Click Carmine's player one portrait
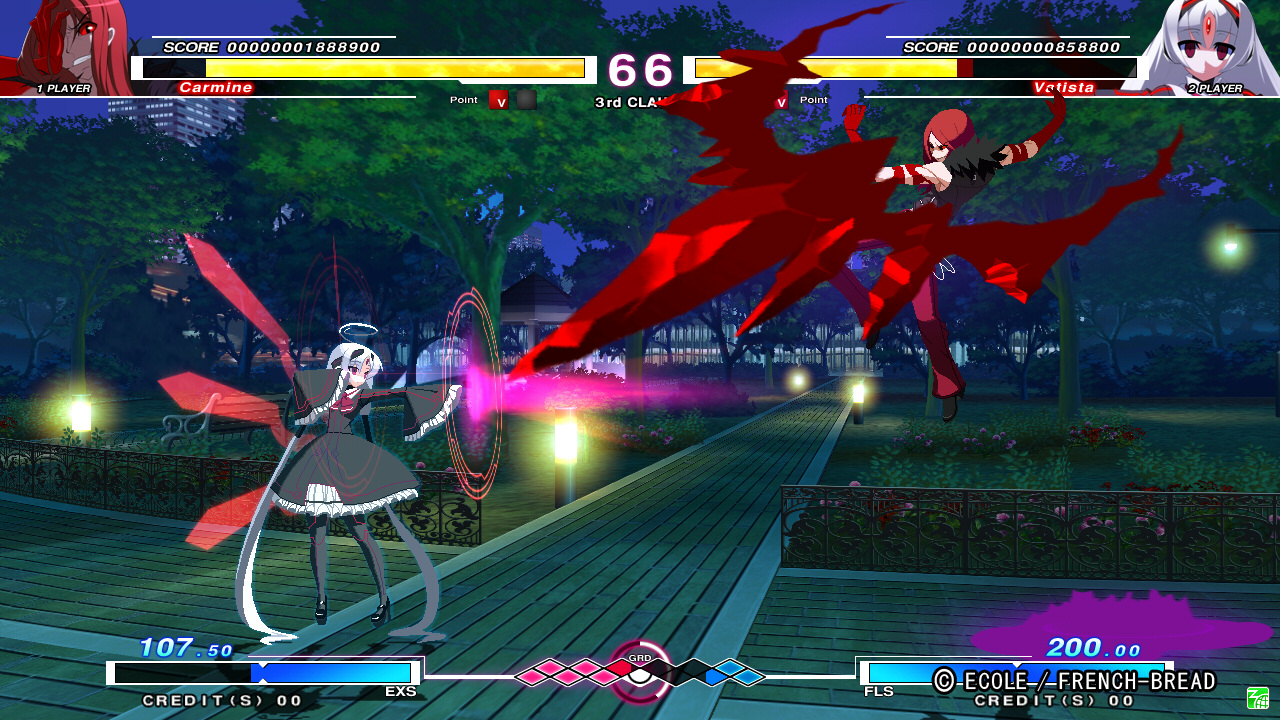Image resolution: width=1280 pixels, height=720 pixels. 70,45
